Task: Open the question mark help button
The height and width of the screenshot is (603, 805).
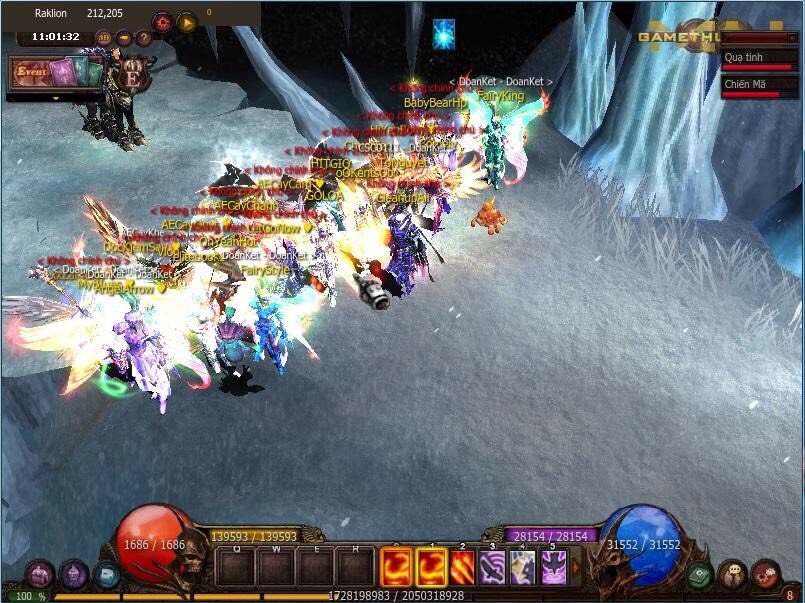Action: pyautogui.click(x=144, y=38)
